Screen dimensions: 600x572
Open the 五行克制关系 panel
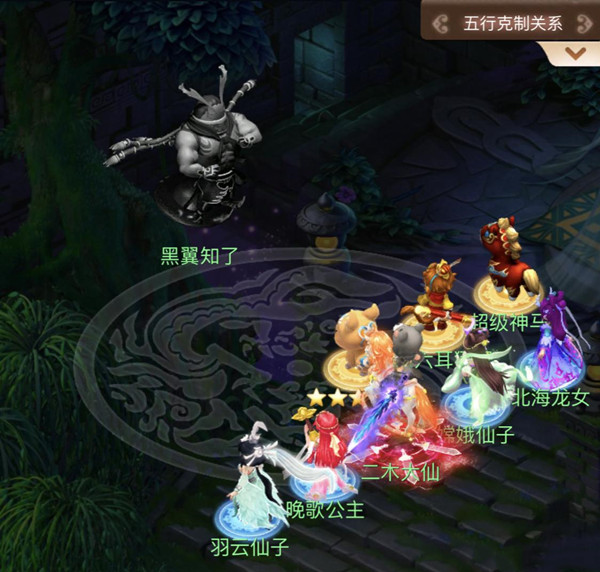click(512, 21)
